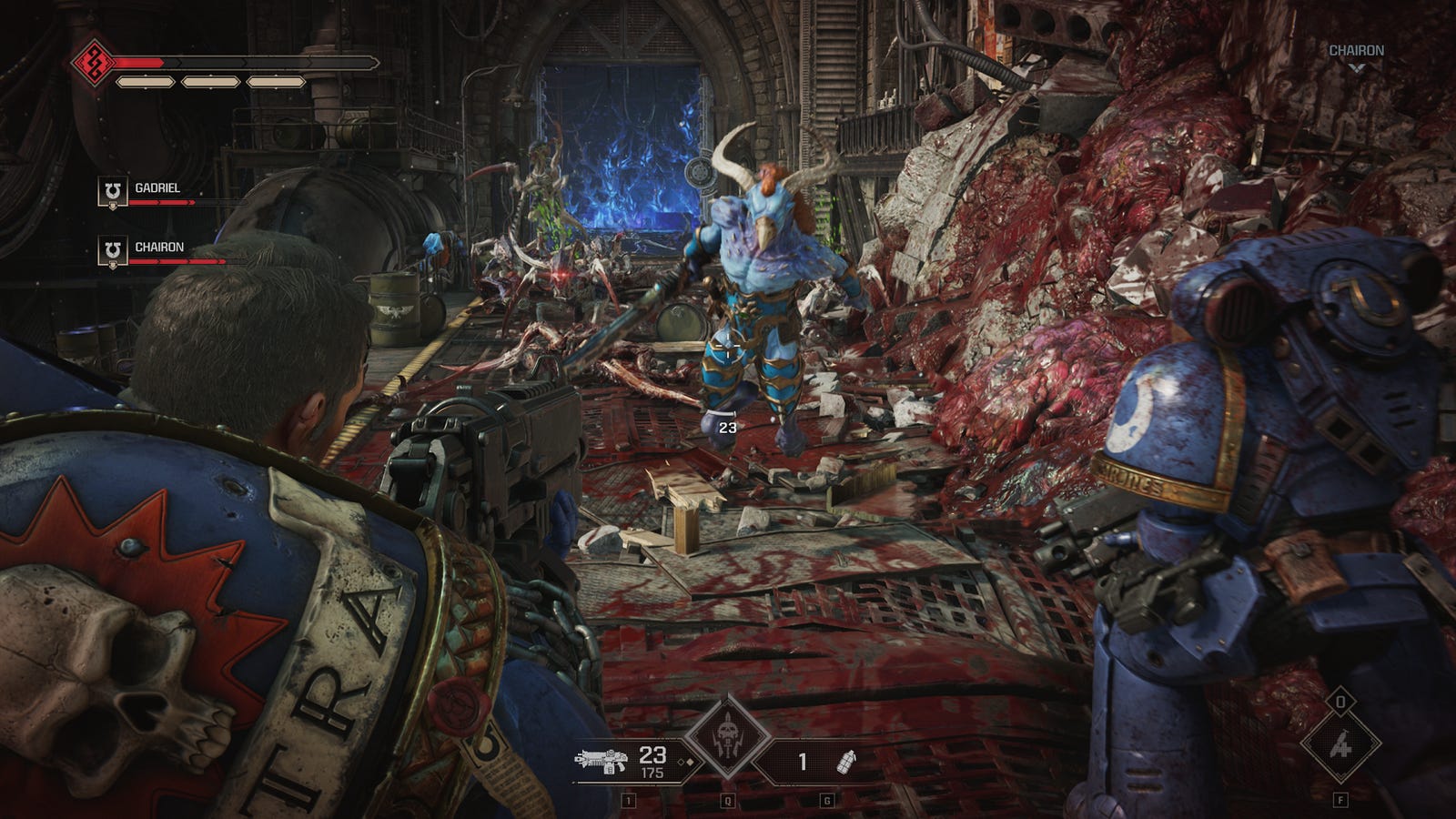
Task: Click Gadriel's squad member emblem
Action: [x=112, y=192]
